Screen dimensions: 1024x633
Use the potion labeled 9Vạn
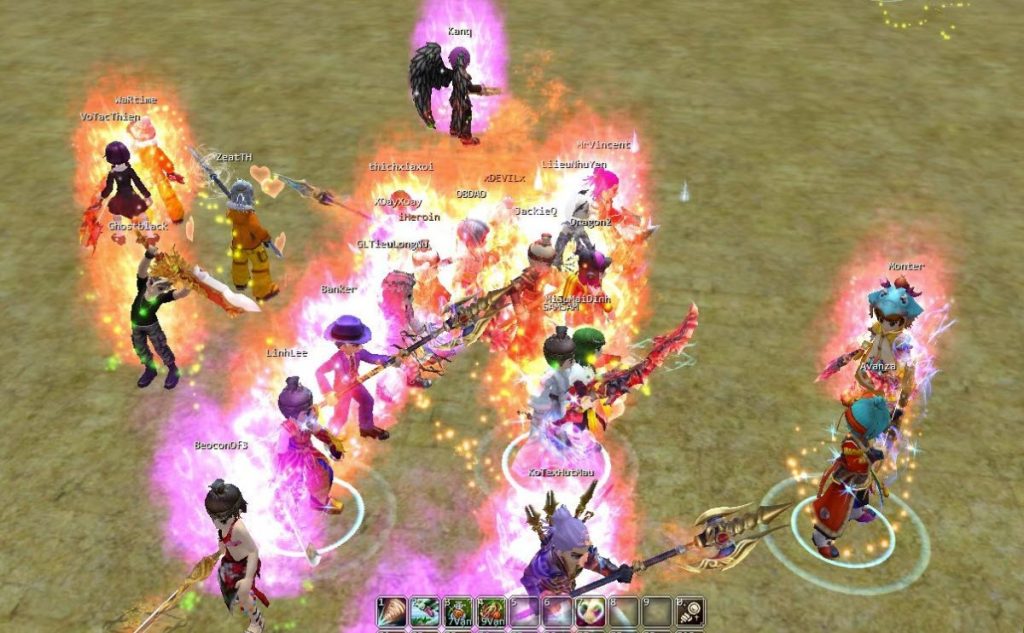click(491, 612)
